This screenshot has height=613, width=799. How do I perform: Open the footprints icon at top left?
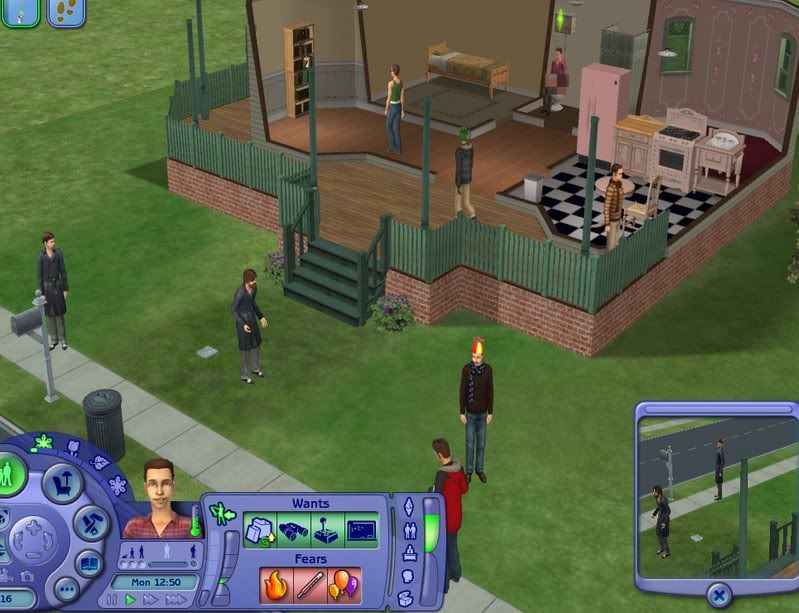tap(65, 12)
